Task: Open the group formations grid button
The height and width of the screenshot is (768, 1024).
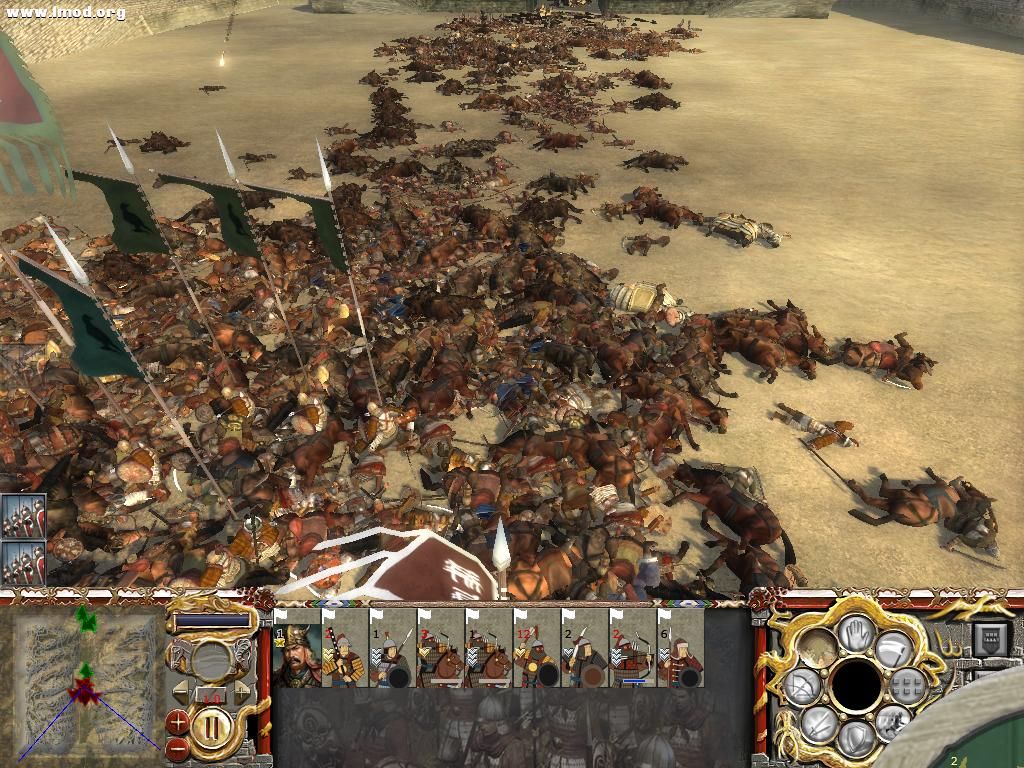Action: [908, 685]
